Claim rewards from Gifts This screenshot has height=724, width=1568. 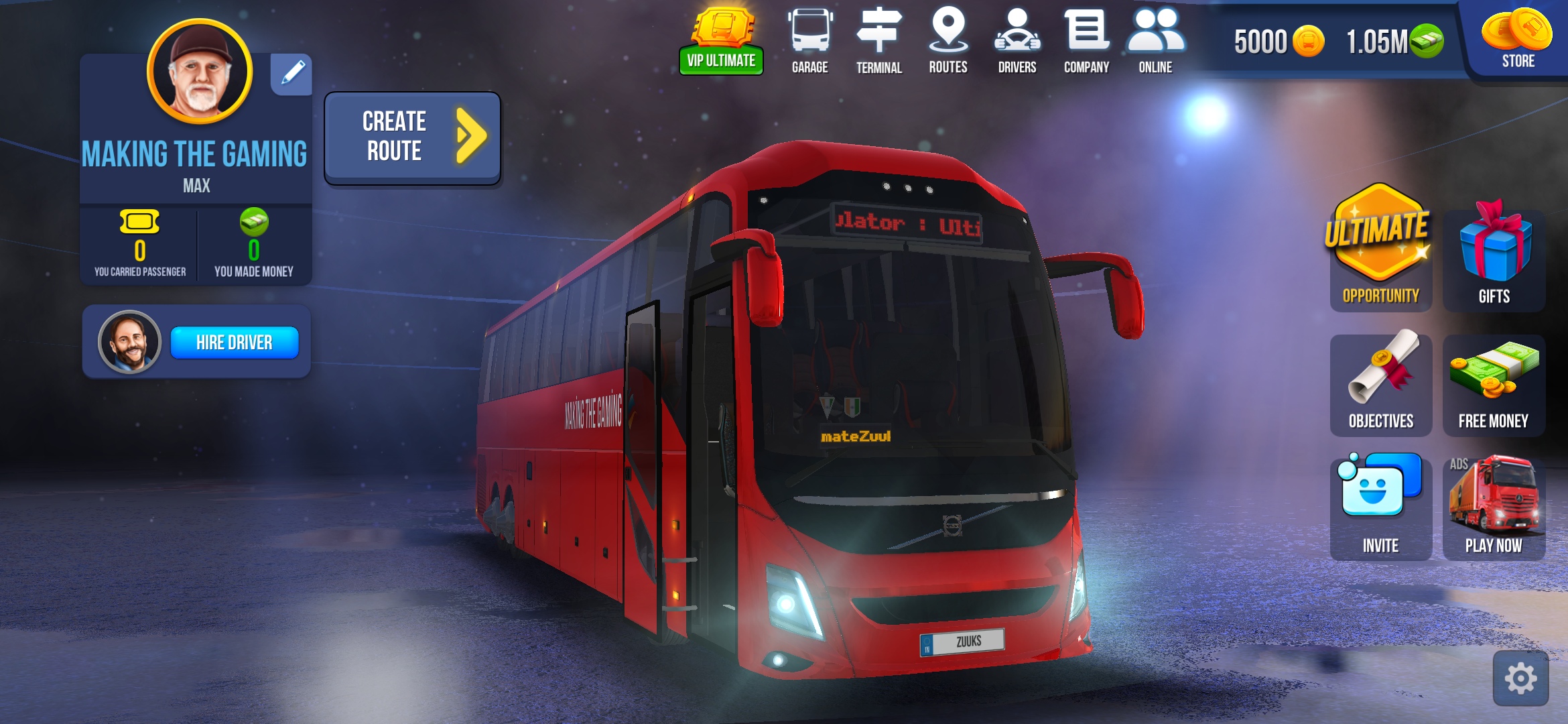[1494, 258]
